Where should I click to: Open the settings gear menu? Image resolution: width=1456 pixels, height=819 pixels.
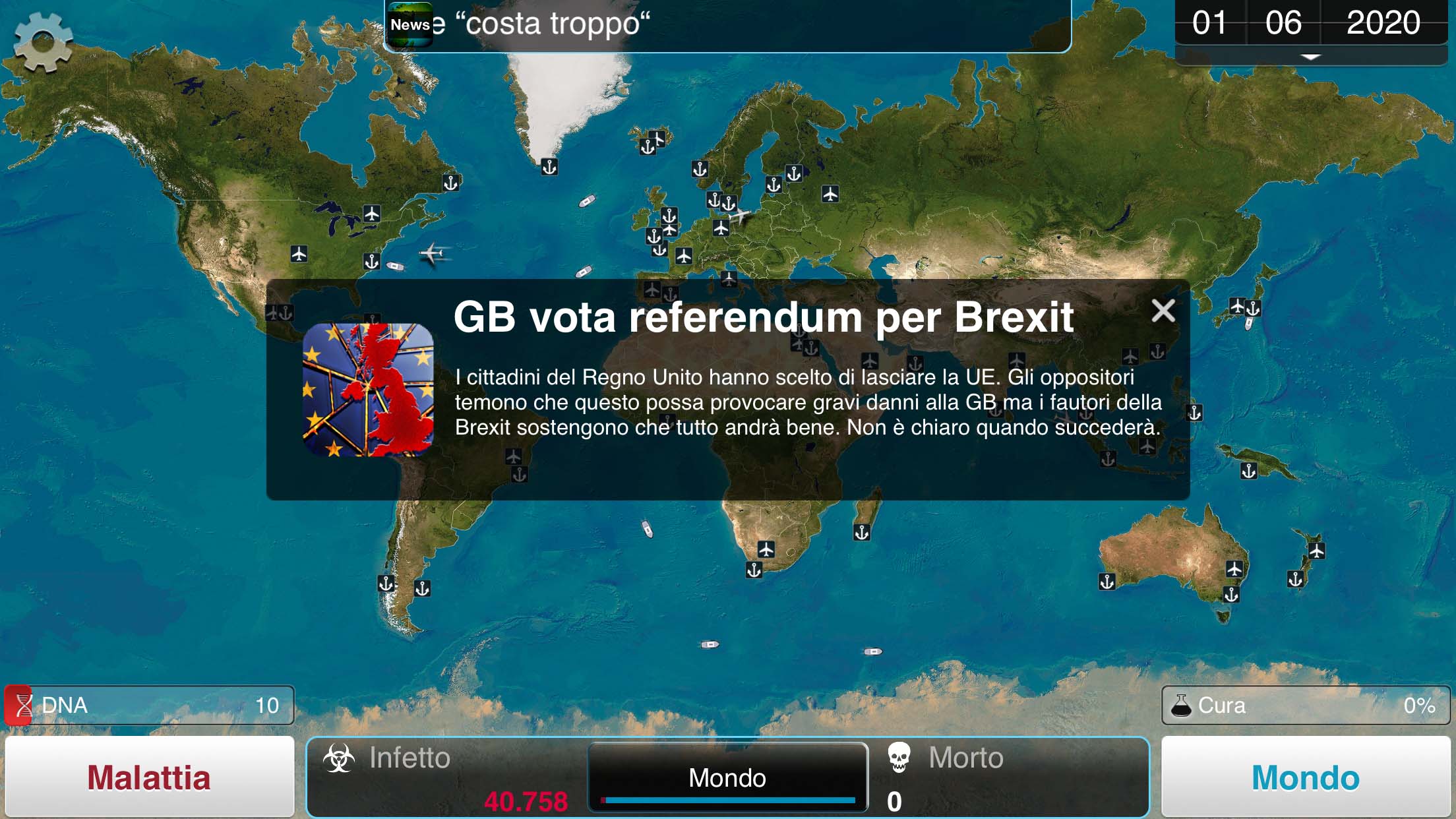pyautogui.click(x=43, y=42)
